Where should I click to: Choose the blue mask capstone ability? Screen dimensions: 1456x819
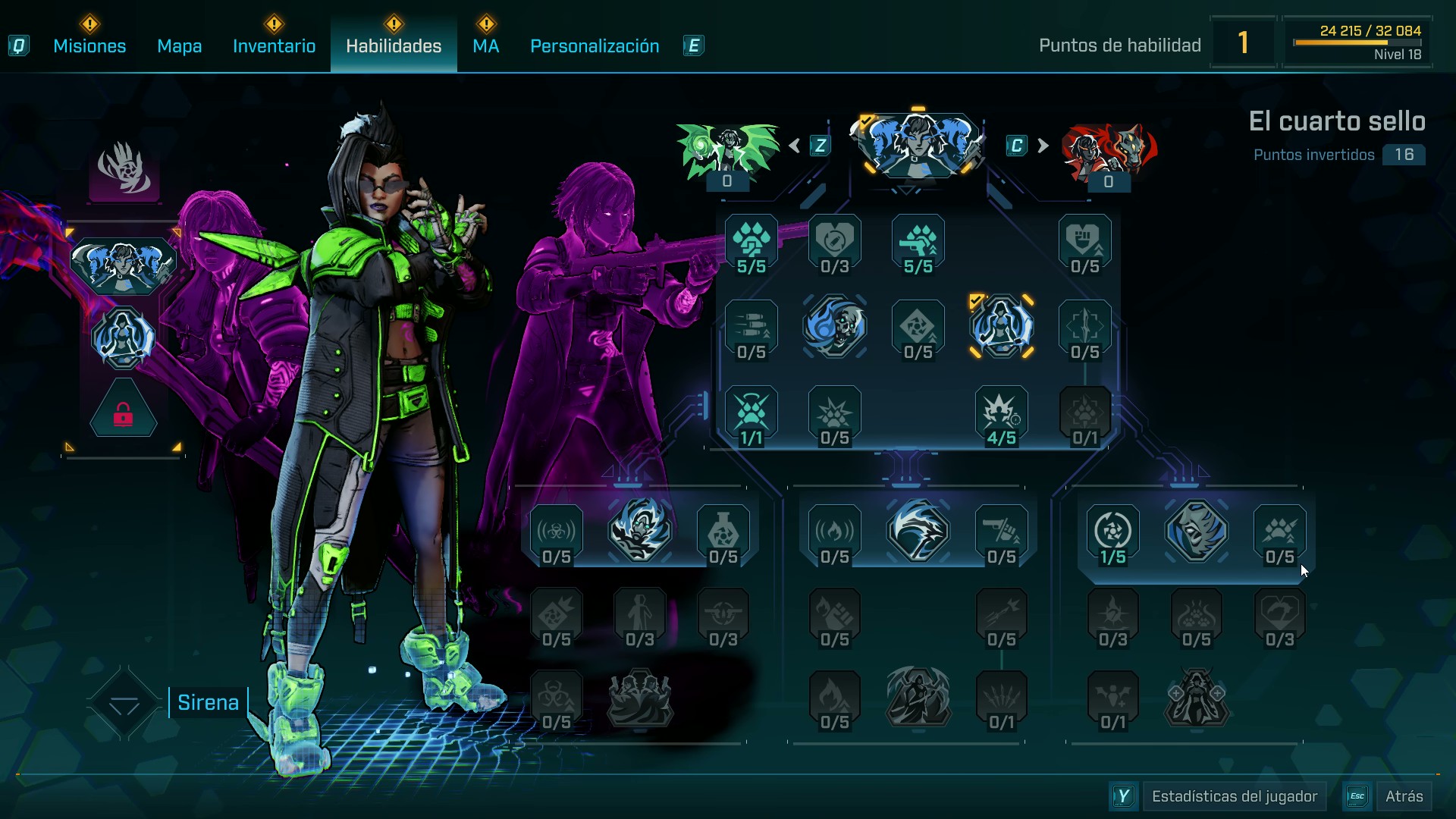tap(1196, 531)
